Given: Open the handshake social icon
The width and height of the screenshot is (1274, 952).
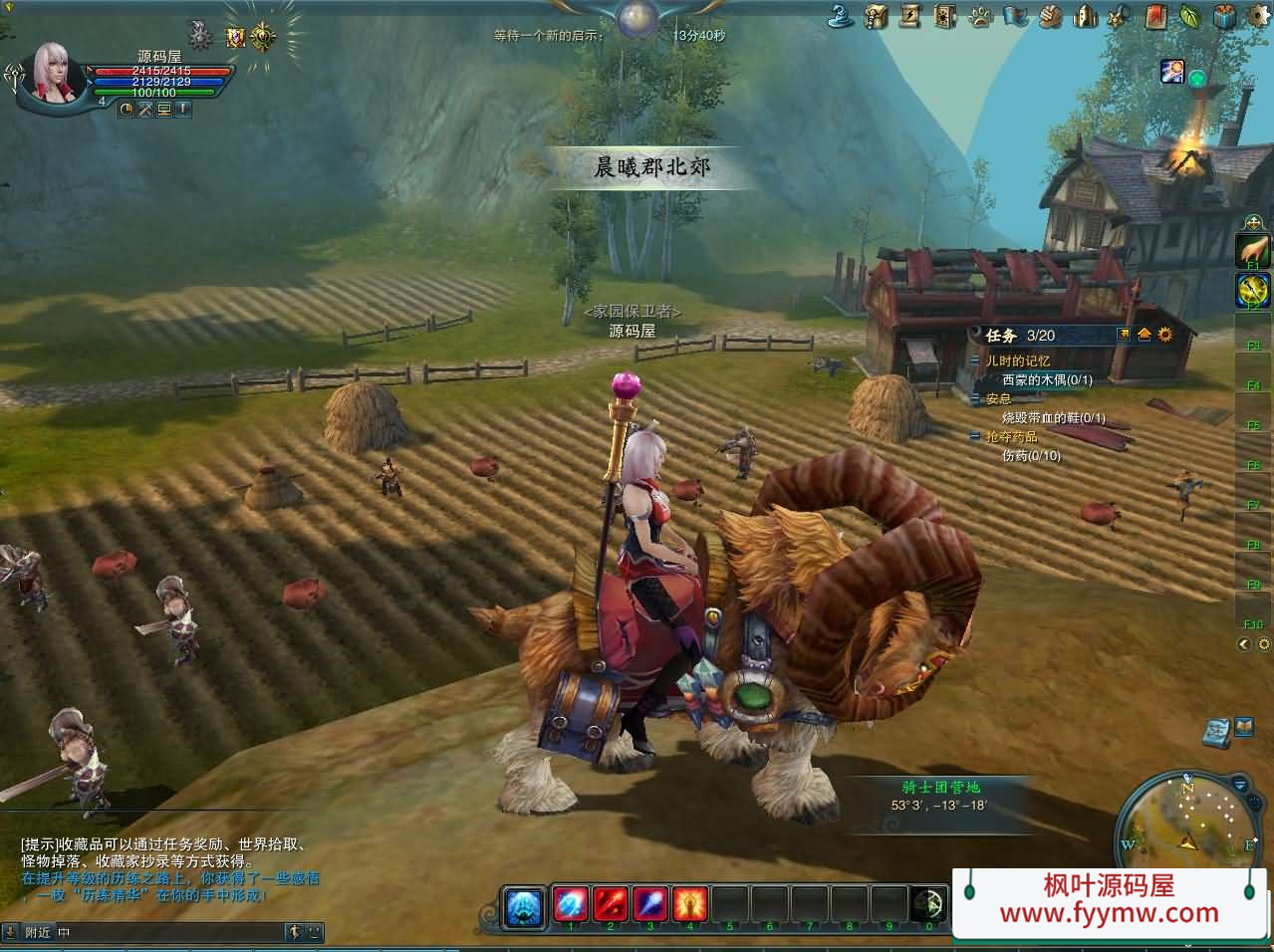Looking at the screenshot, I should pyautogui.click(x=1050, y=15).
